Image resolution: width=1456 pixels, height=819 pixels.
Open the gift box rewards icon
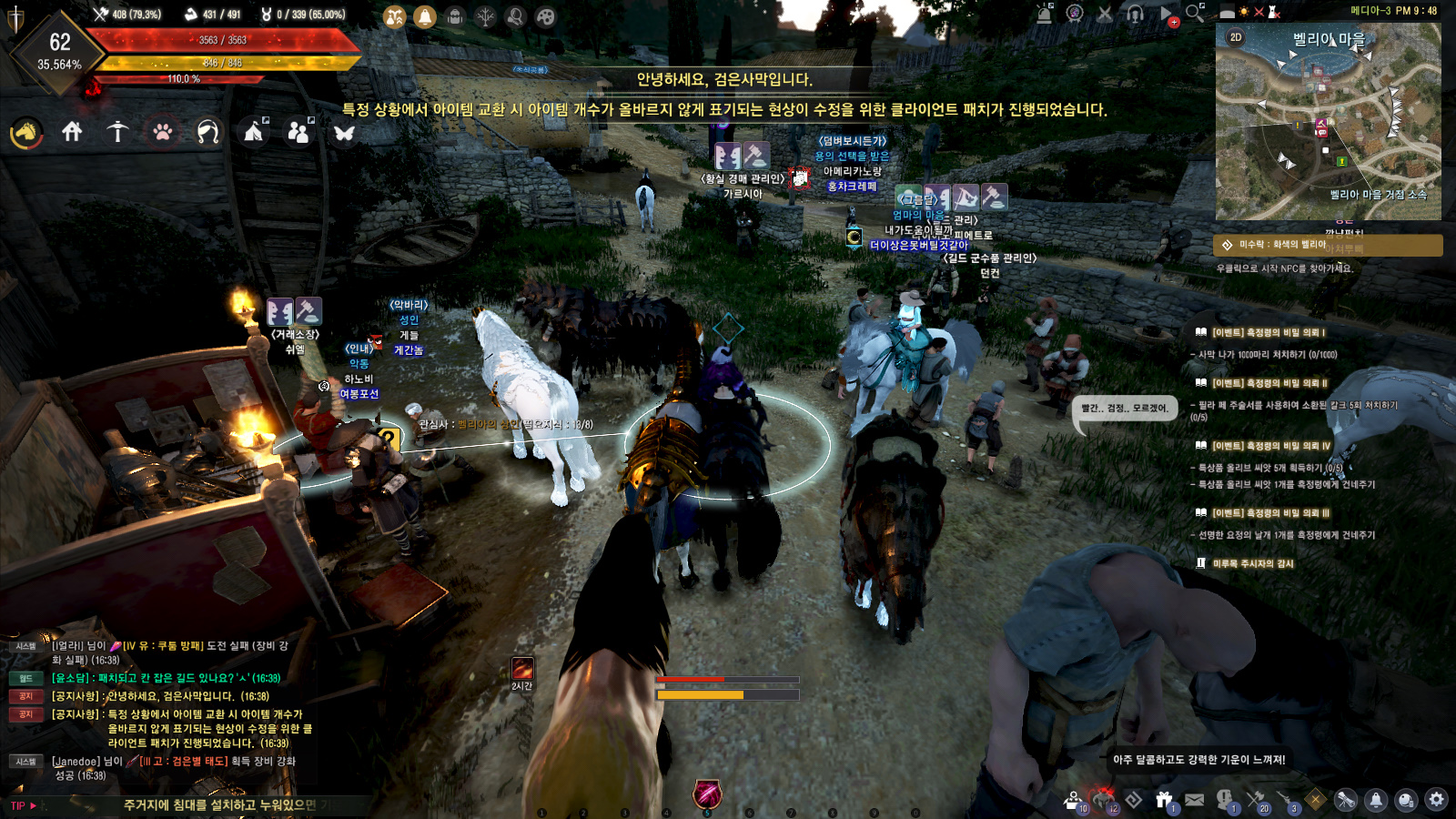(1164, 800)
